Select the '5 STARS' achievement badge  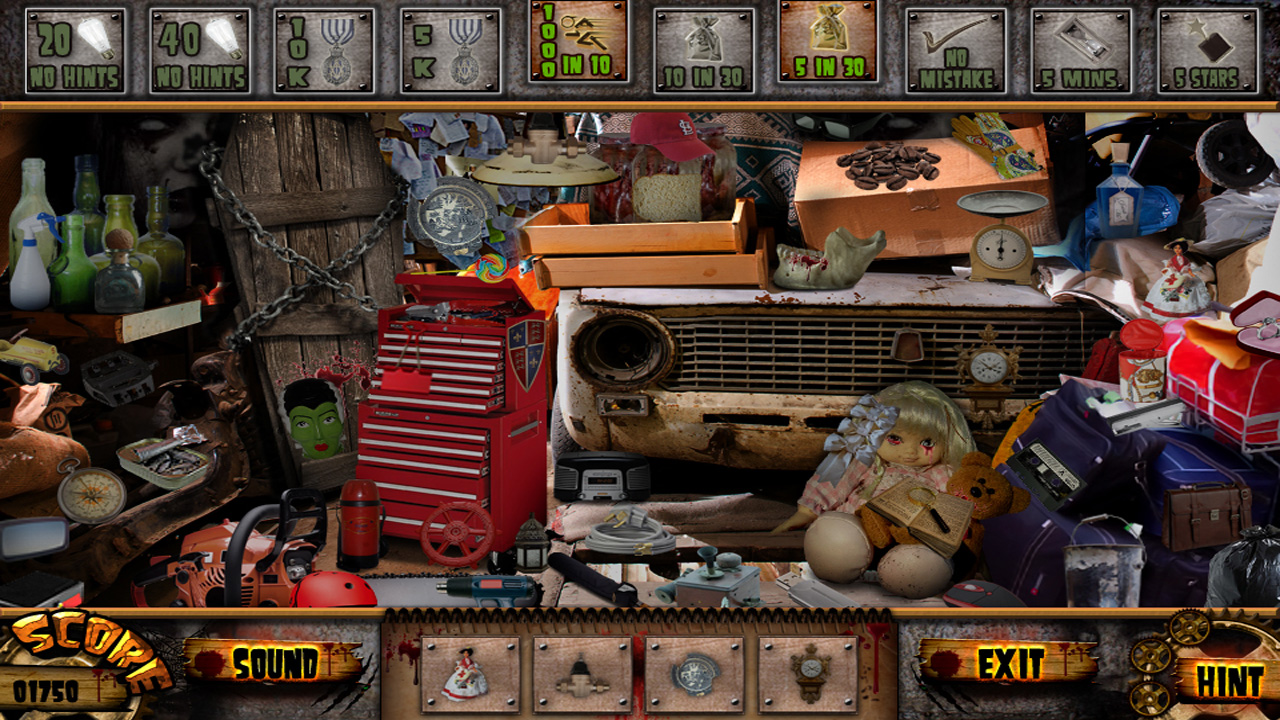[x=1205, y=49]
